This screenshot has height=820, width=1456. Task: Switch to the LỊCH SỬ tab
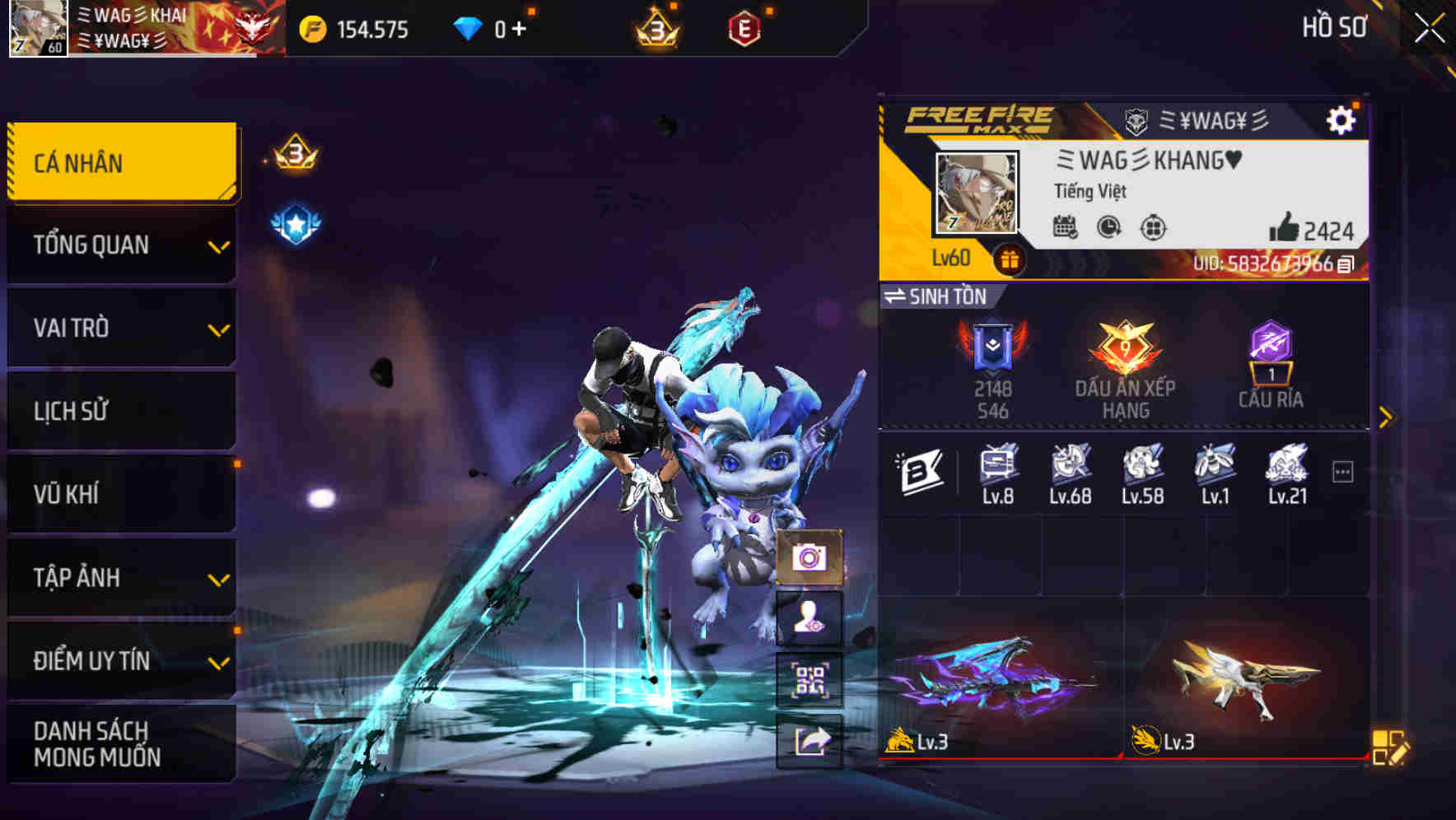pyautogui.click(x=120, y=411)
